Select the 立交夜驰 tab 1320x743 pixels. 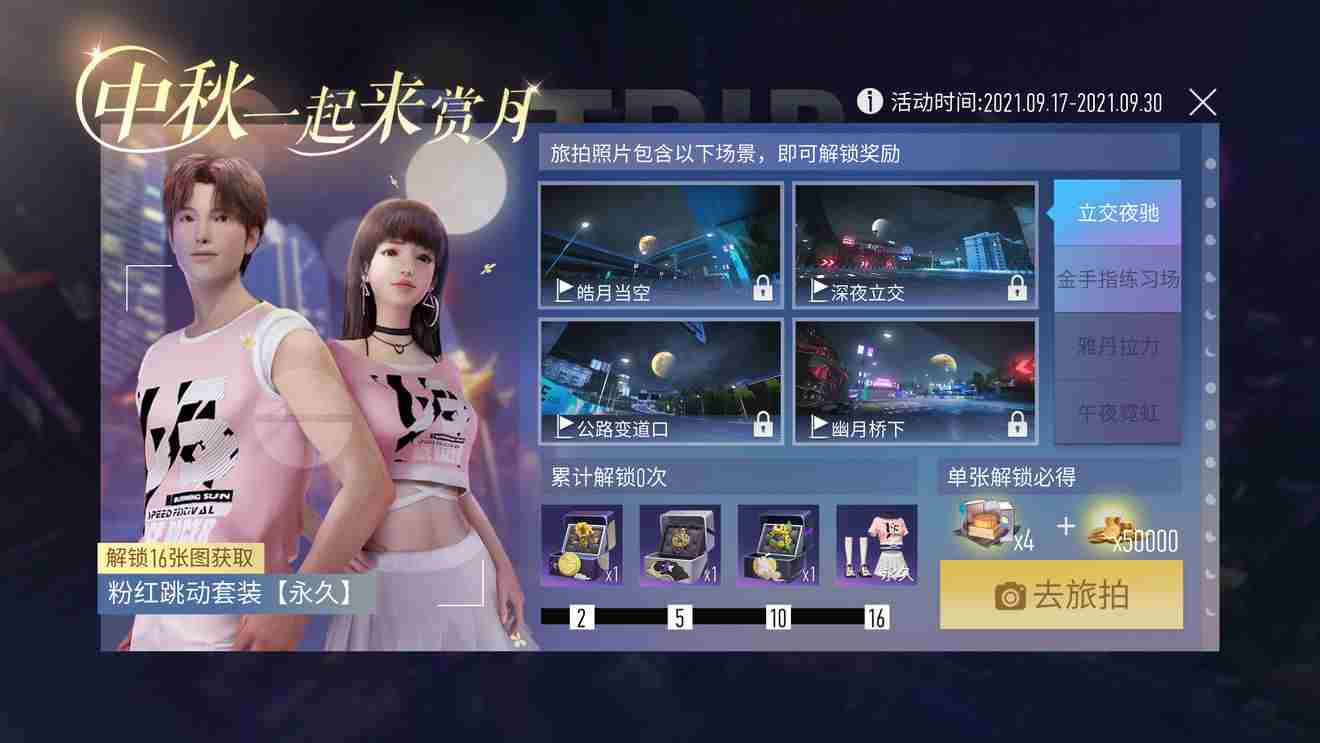click(1117, 213)
